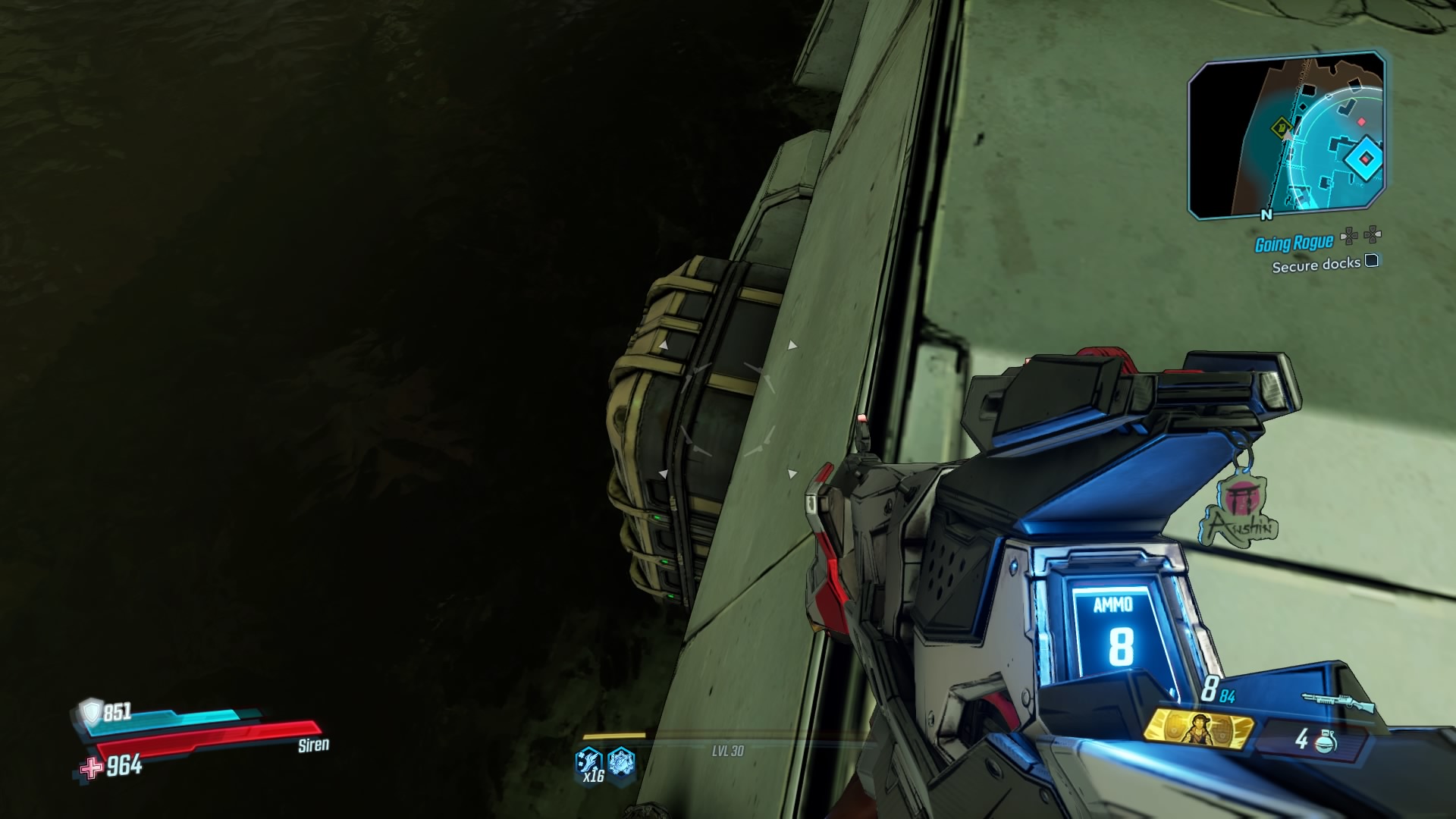Viewport: 1456px width, 819px height.
Task: Click the shield icon beside 851
Action: pos(91,711)
